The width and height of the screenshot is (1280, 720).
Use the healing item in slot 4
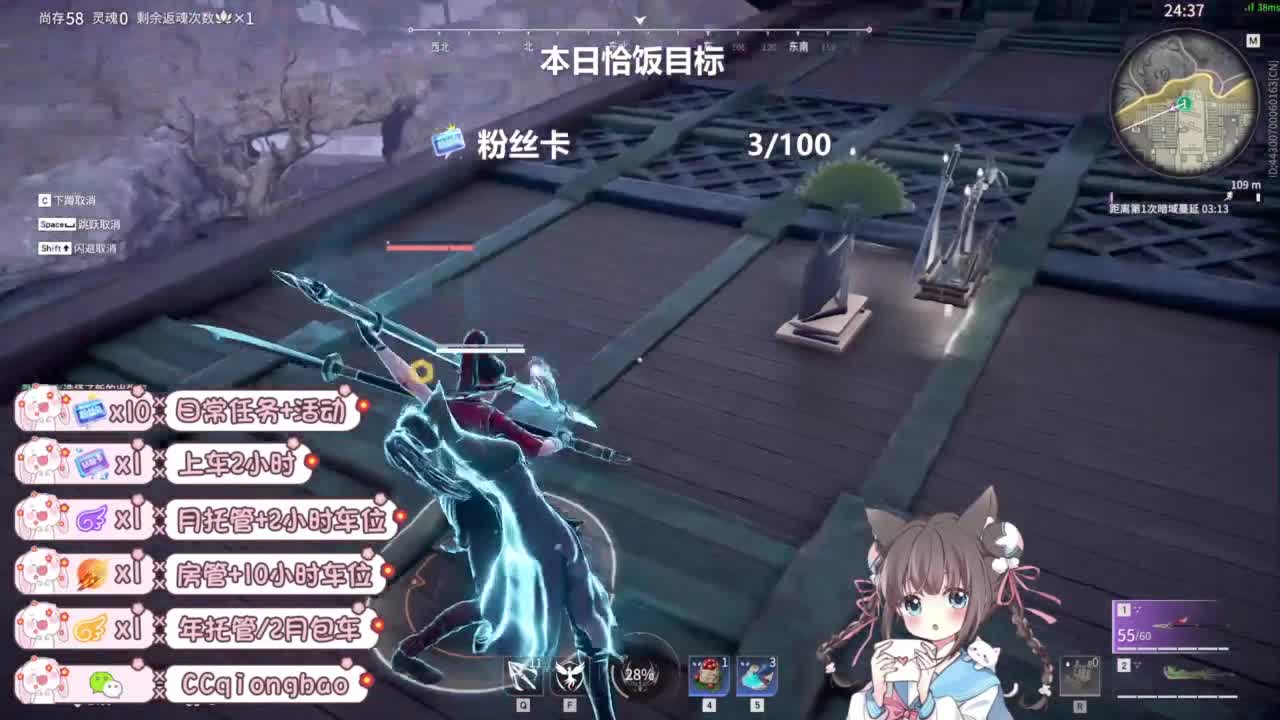point(710,675)
